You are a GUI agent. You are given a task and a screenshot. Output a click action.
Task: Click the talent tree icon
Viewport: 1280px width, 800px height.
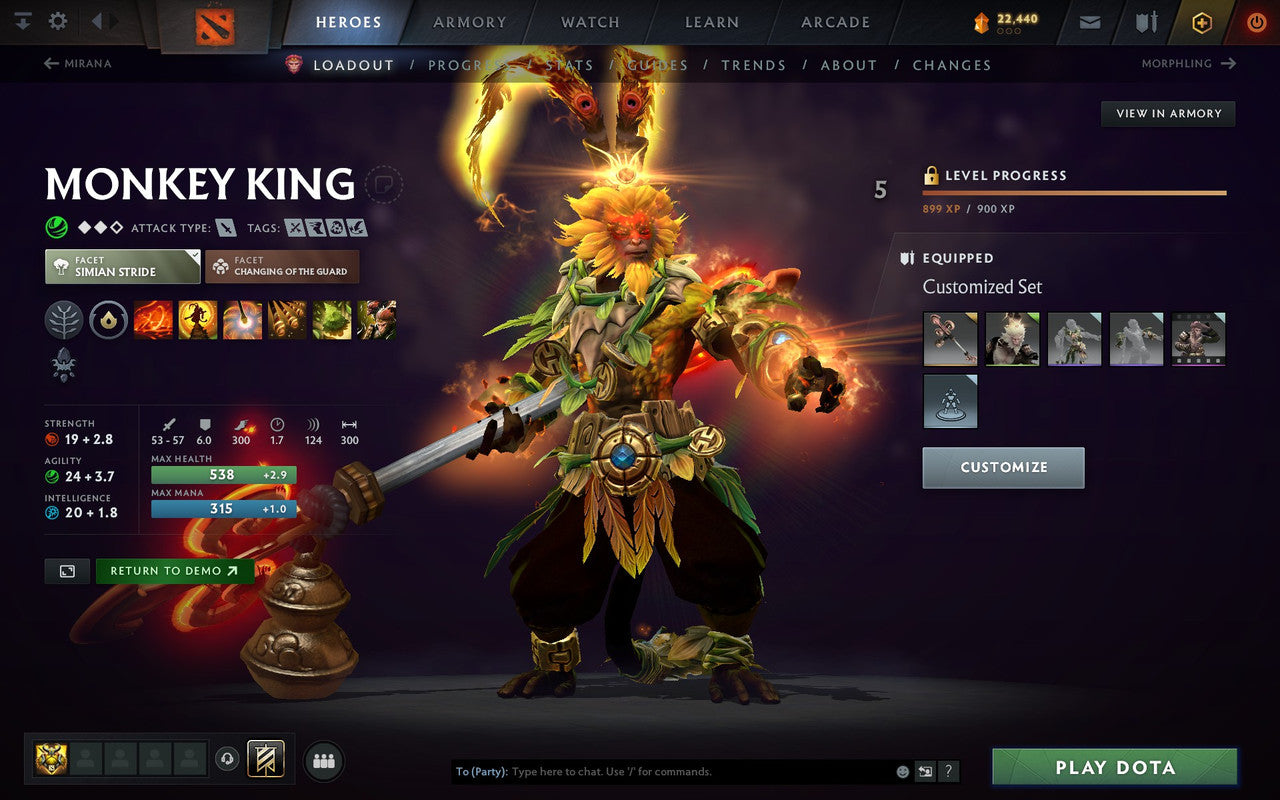pyautogui.click(x=64, y=319)
